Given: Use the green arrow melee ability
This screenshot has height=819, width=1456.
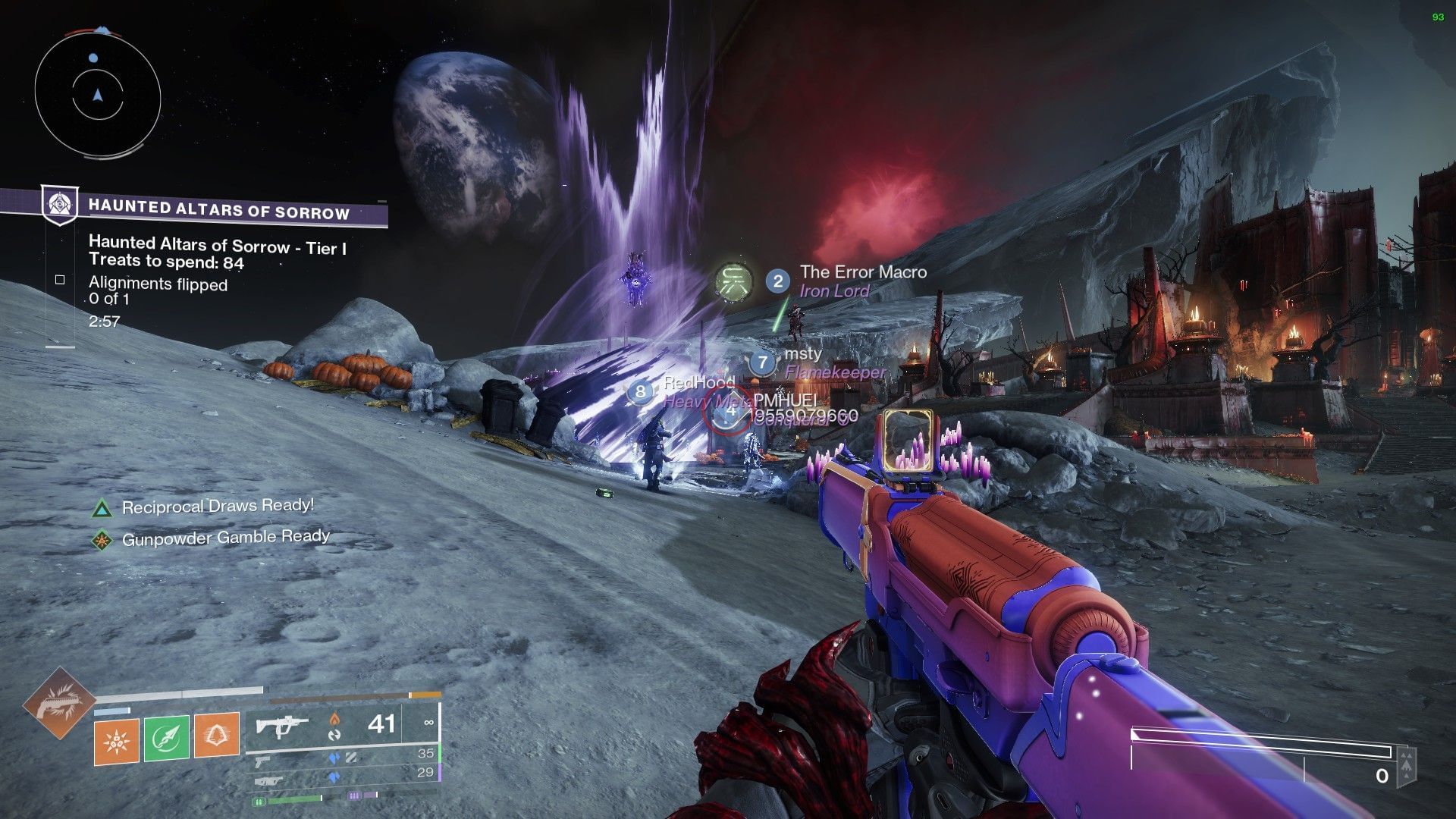Looking at the screenshot, I should click(x=166, y=737).
